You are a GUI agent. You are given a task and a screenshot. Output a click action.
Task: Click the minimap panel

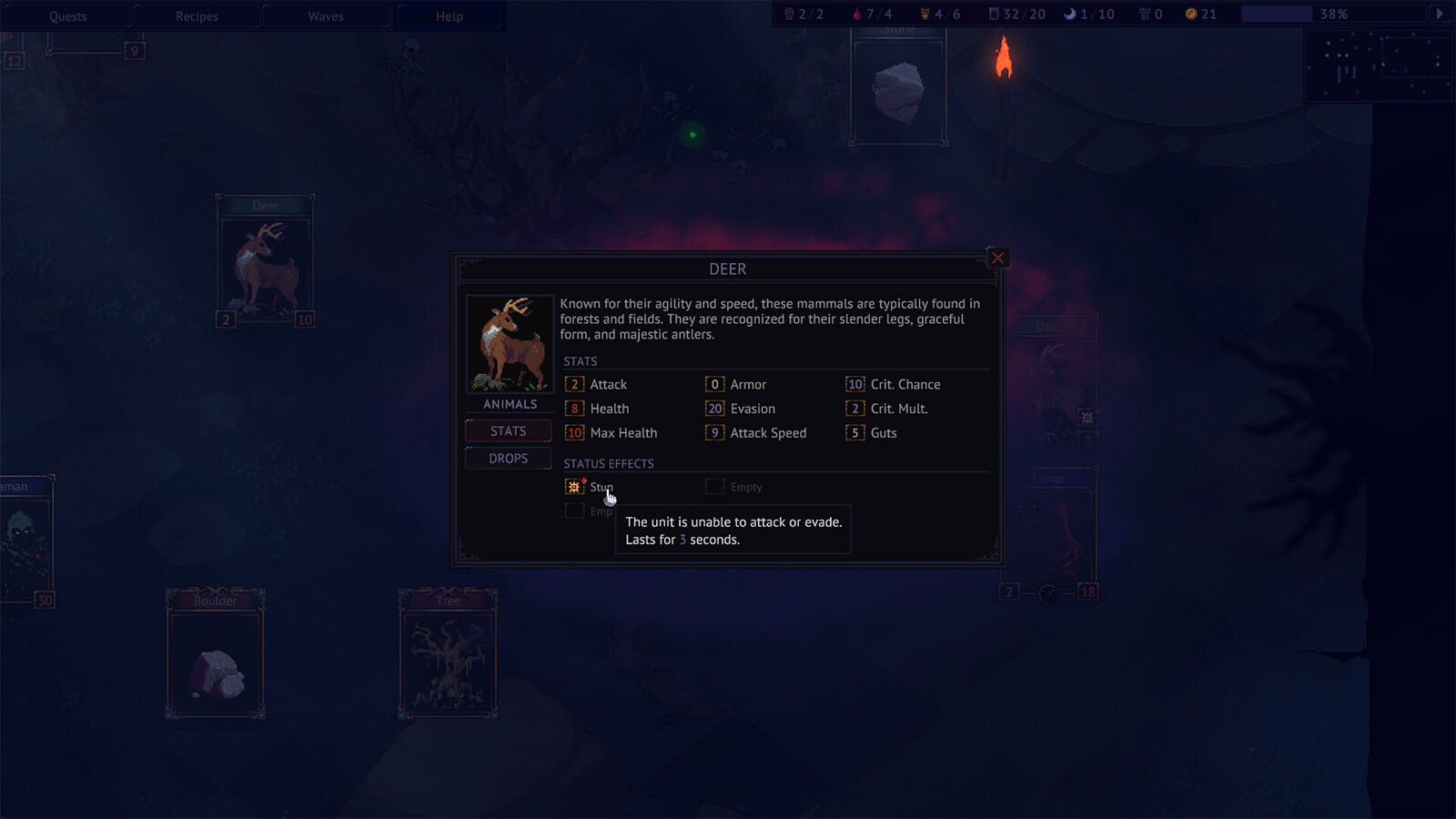[x=1378, y=66]
